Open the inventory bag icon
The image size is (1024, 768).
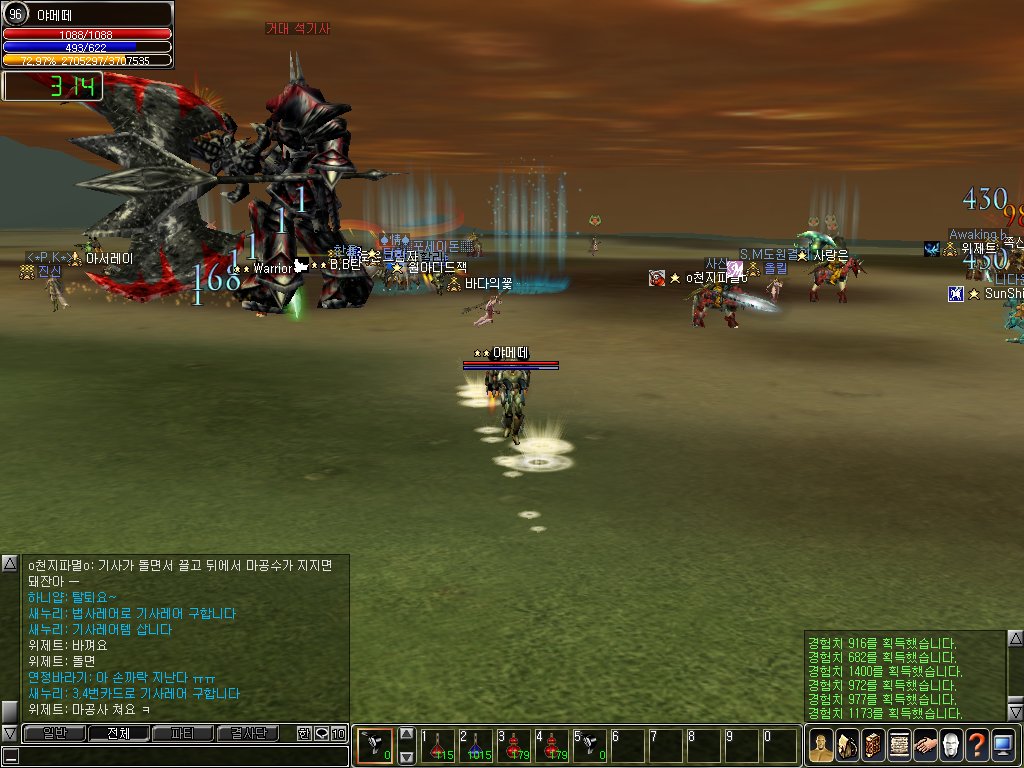[846, 746]
